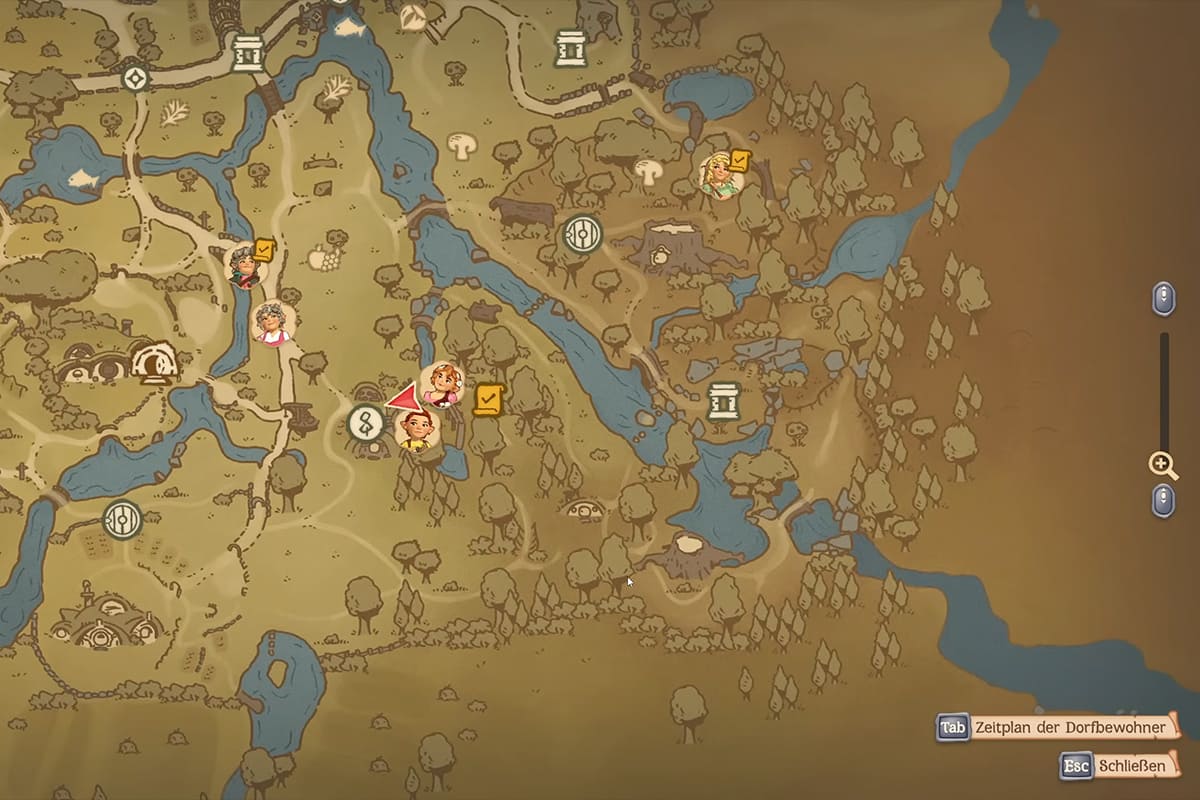
Task: Open Zeitplan der Dorfbewohner
Action: [x=1056, y=727]
